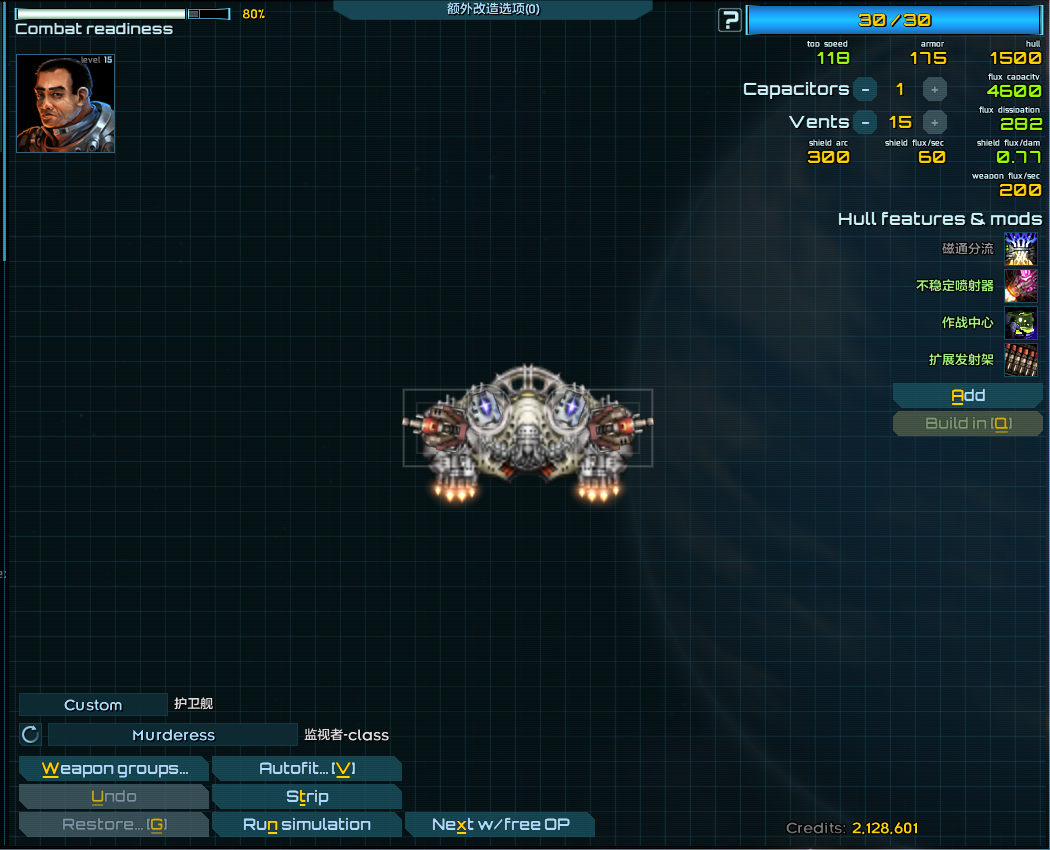Randomize ship name with the refresh icon

tap(31, 735)
